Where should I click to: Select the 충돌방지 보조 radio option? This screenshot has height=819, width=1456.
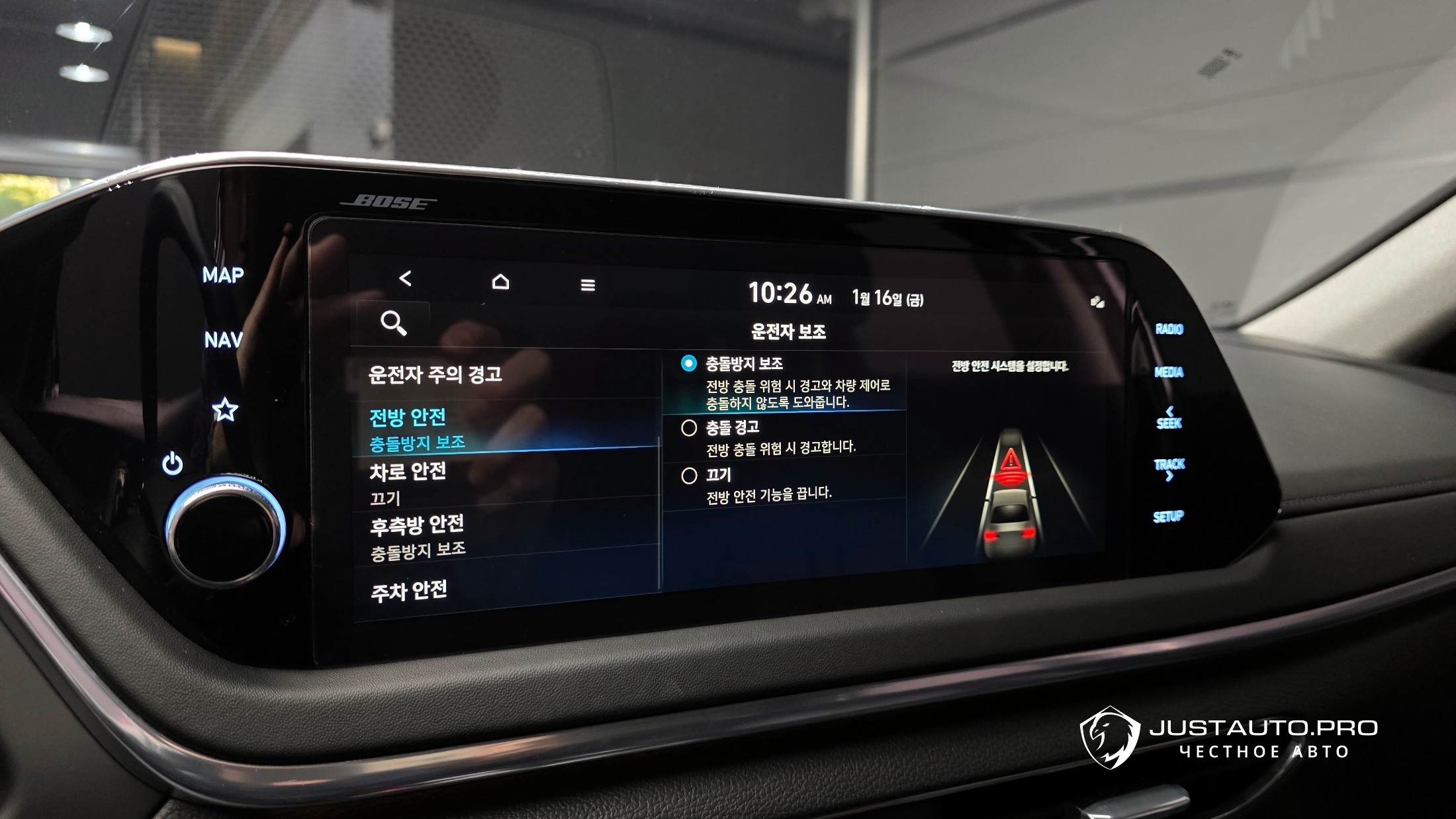tap(689, 363)
